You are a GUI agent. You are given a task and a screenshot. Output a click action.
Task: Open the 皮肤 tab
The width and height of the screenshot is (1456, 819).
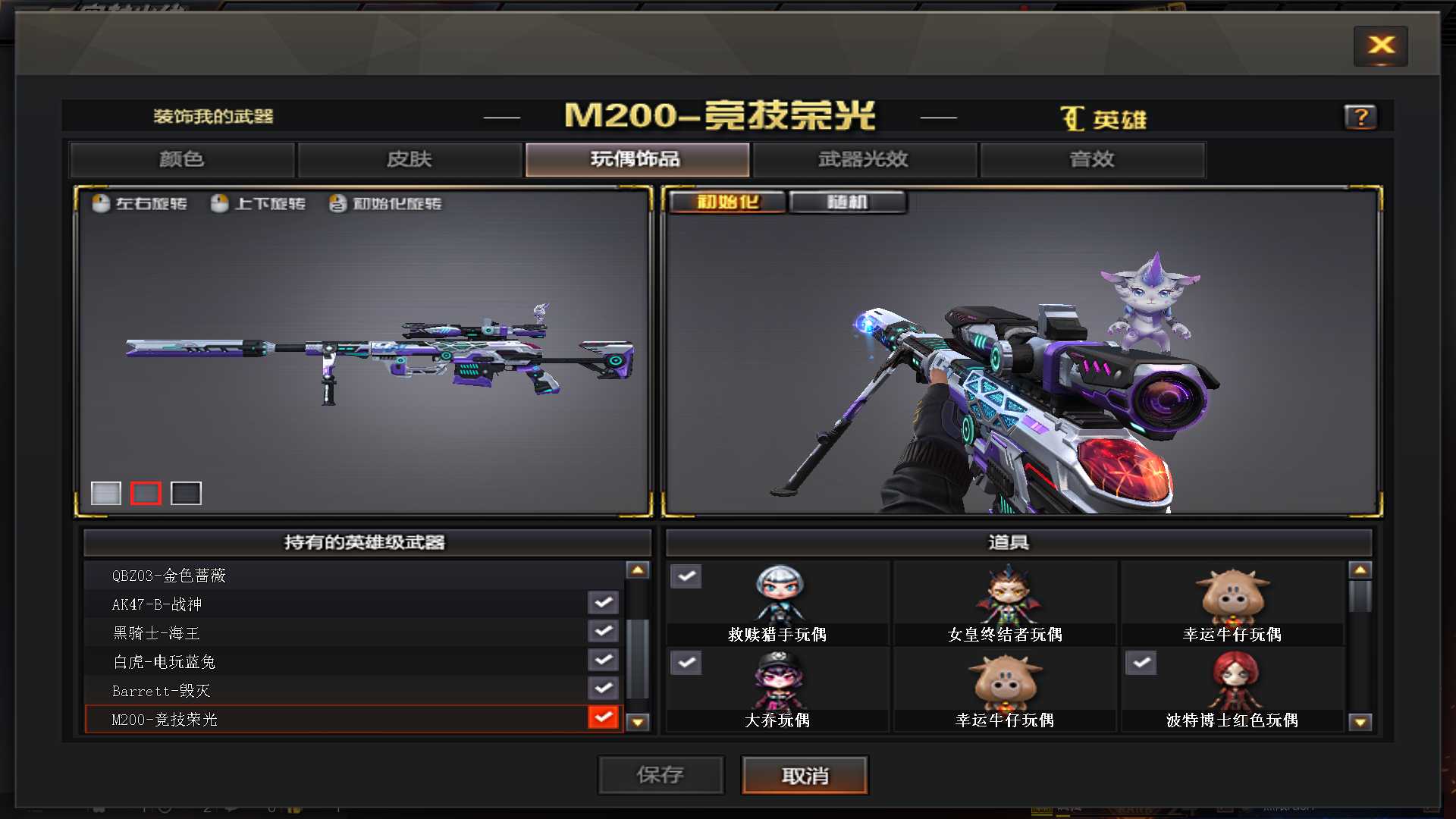click(409, 159)
